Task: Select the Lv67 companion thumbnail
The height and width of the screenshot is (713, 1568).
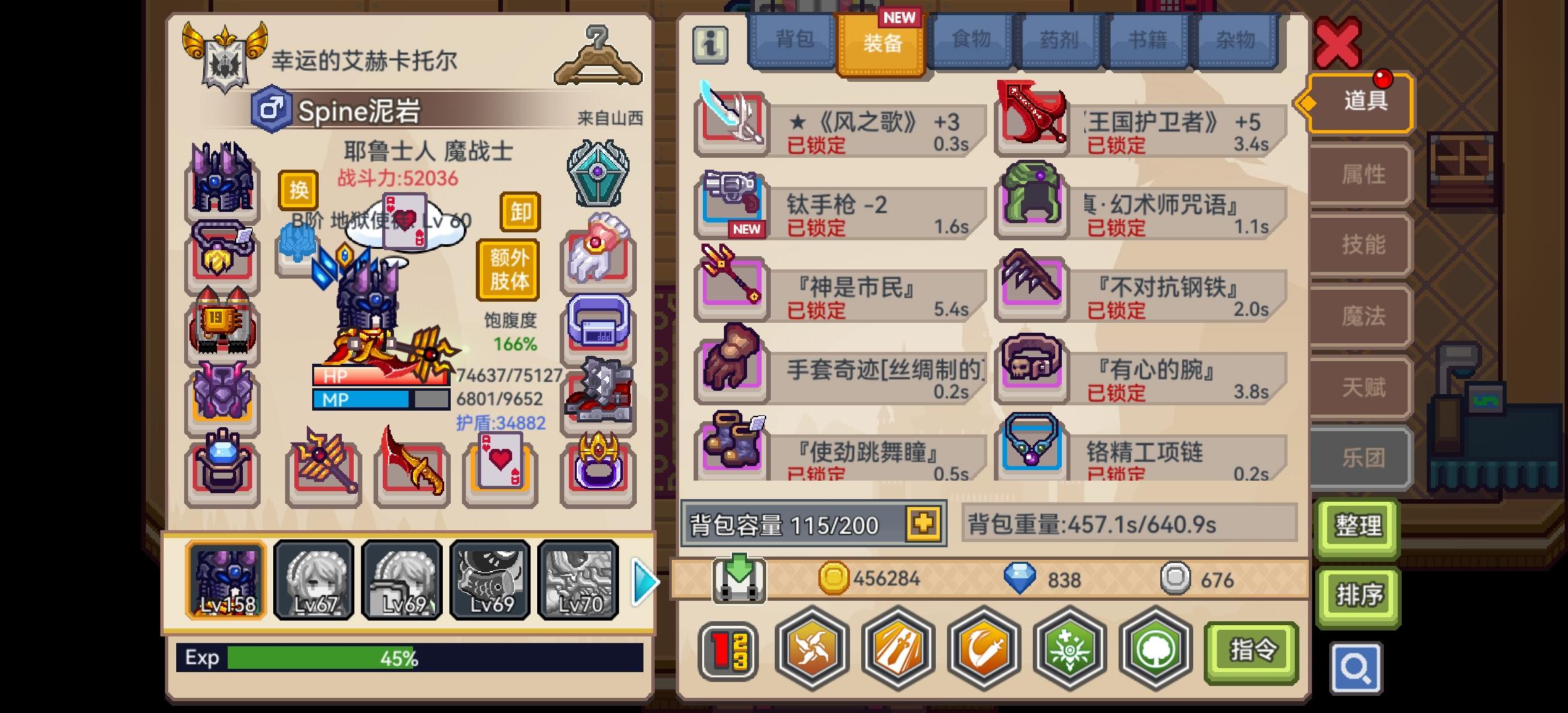Action: pyautogui.click(x=315, y=581)
